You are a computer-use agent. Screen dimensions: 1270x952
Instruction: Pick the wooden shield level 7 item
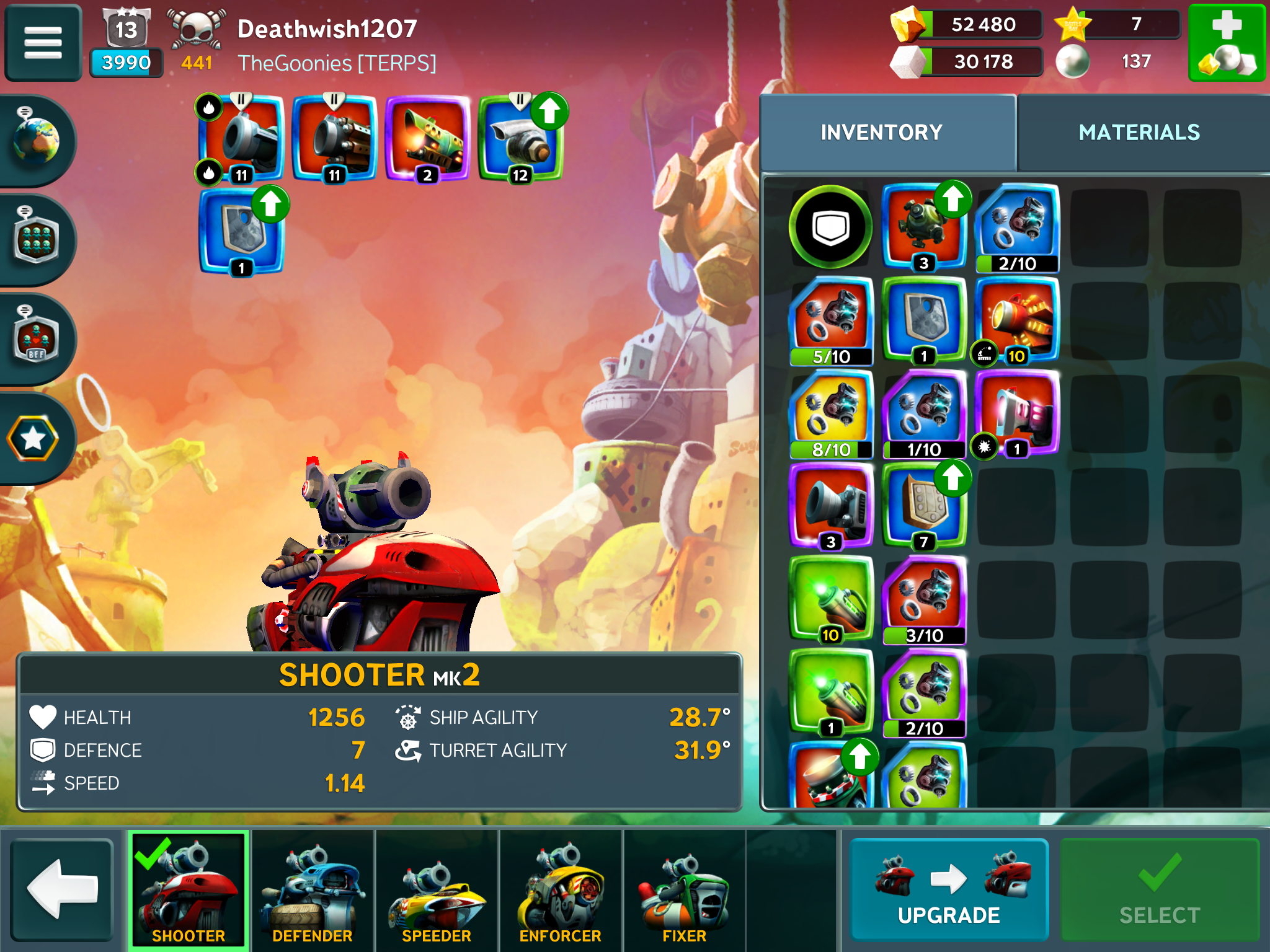coord(924,506)
